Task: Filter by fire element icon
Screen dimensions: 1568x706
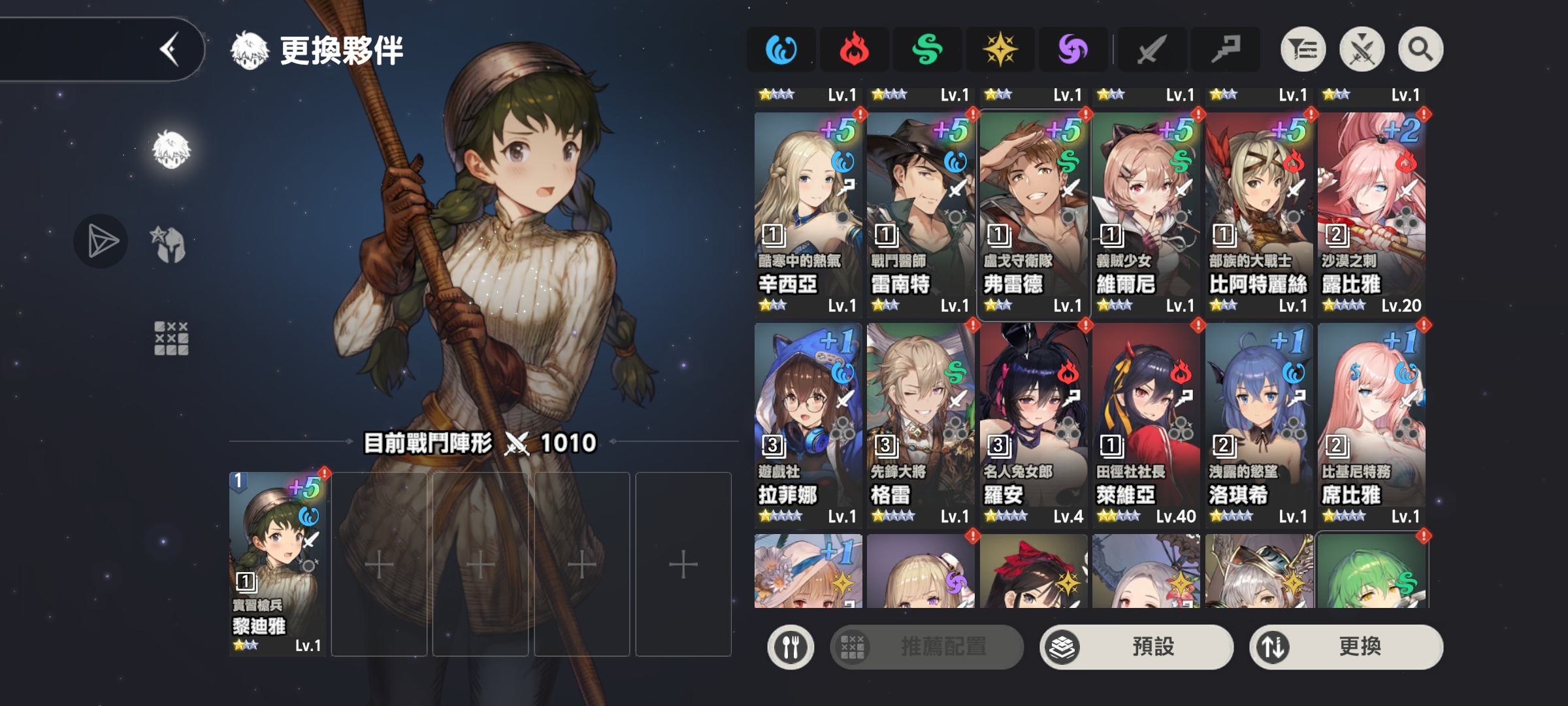Action: (x=854, y=50)
